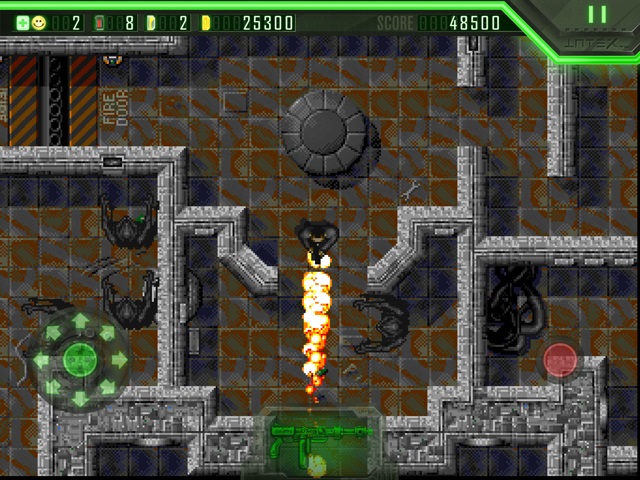
Task: Pause the game with the top-right button
Action: coord(597,15)
